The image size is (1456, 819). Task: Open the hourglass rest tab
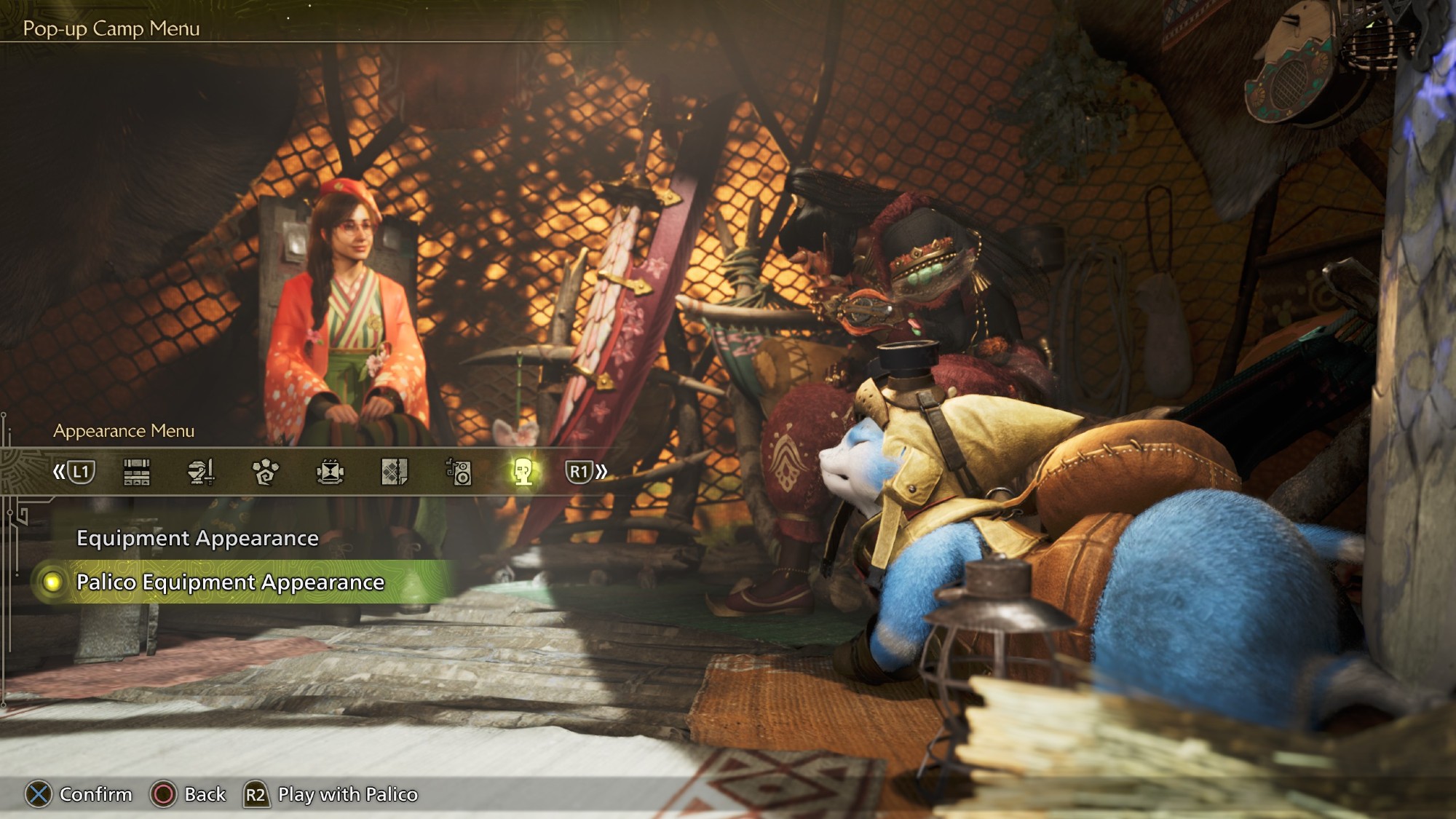point(330,472)
